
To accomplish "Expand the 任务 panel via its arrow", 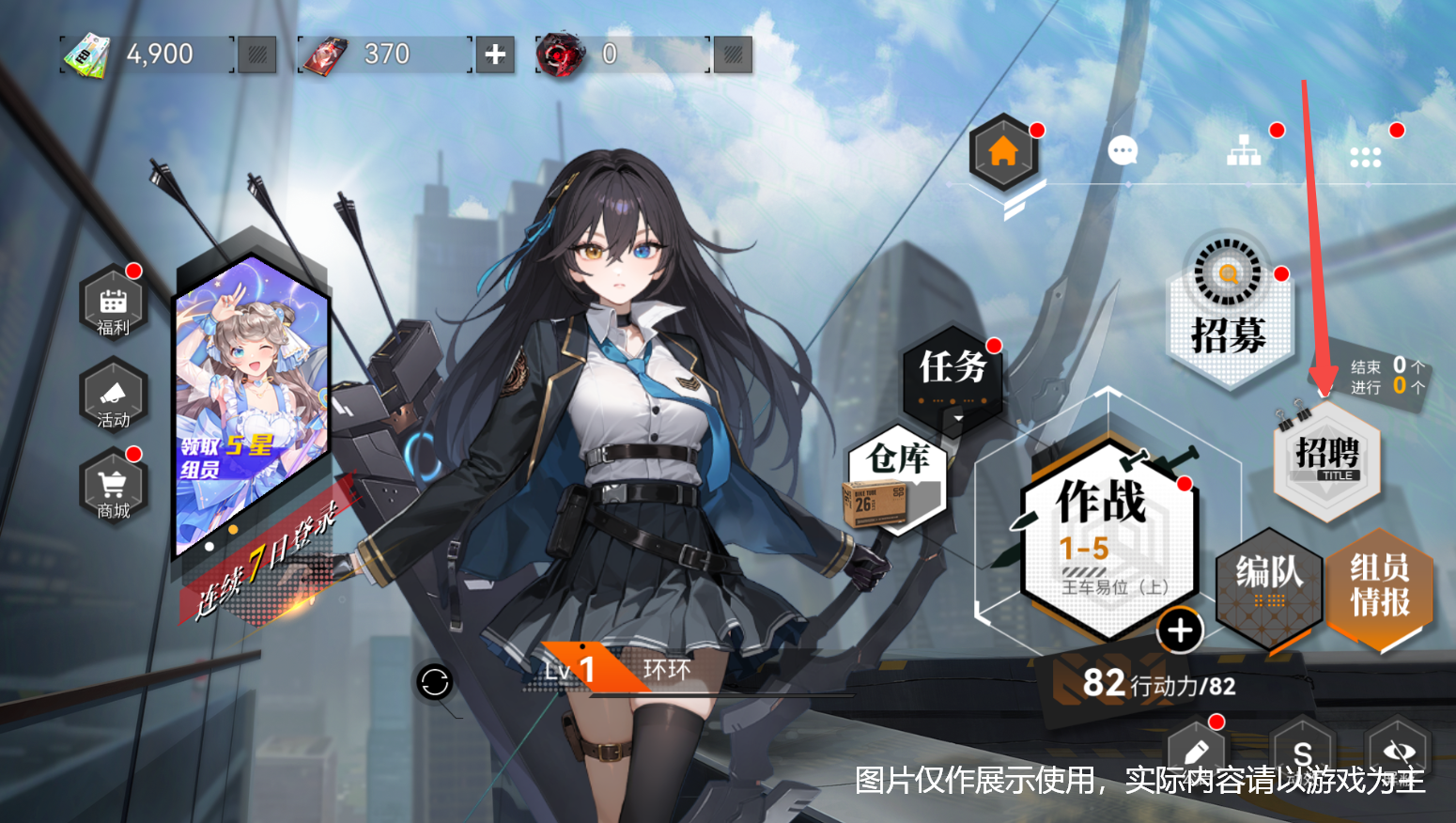I will click(x=958, y=416).
